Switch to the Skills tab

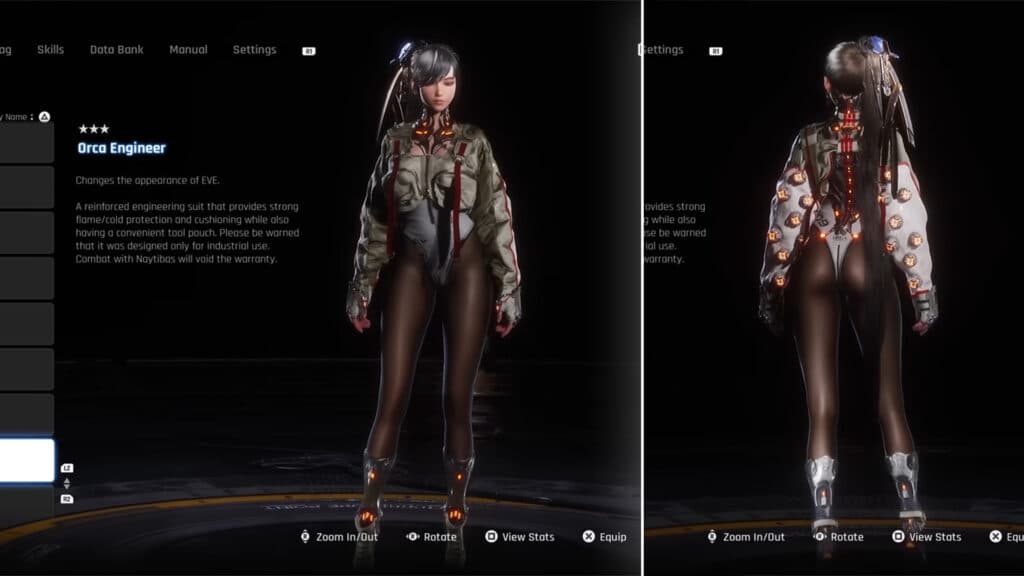pyautogui.click(x=50, y=50)
